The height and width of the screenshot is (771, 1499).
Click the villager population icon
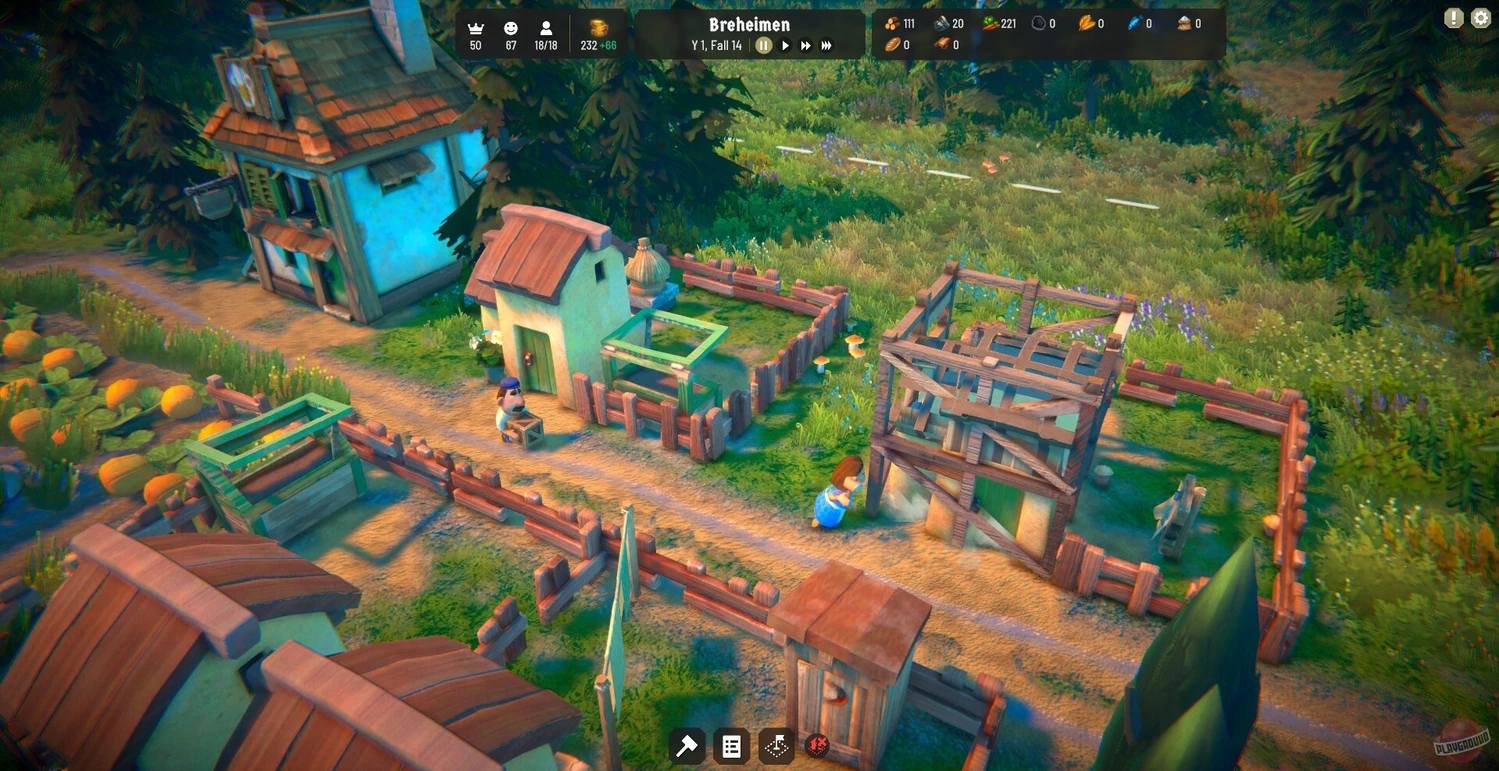[x=546, y=28]
